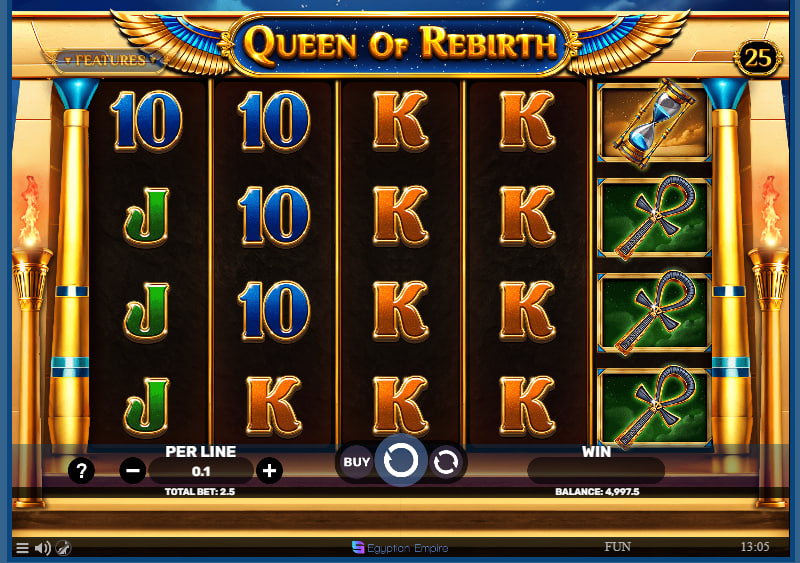Open the Features dropdown
The image size is (800, 563).
[x=109, y=60]
